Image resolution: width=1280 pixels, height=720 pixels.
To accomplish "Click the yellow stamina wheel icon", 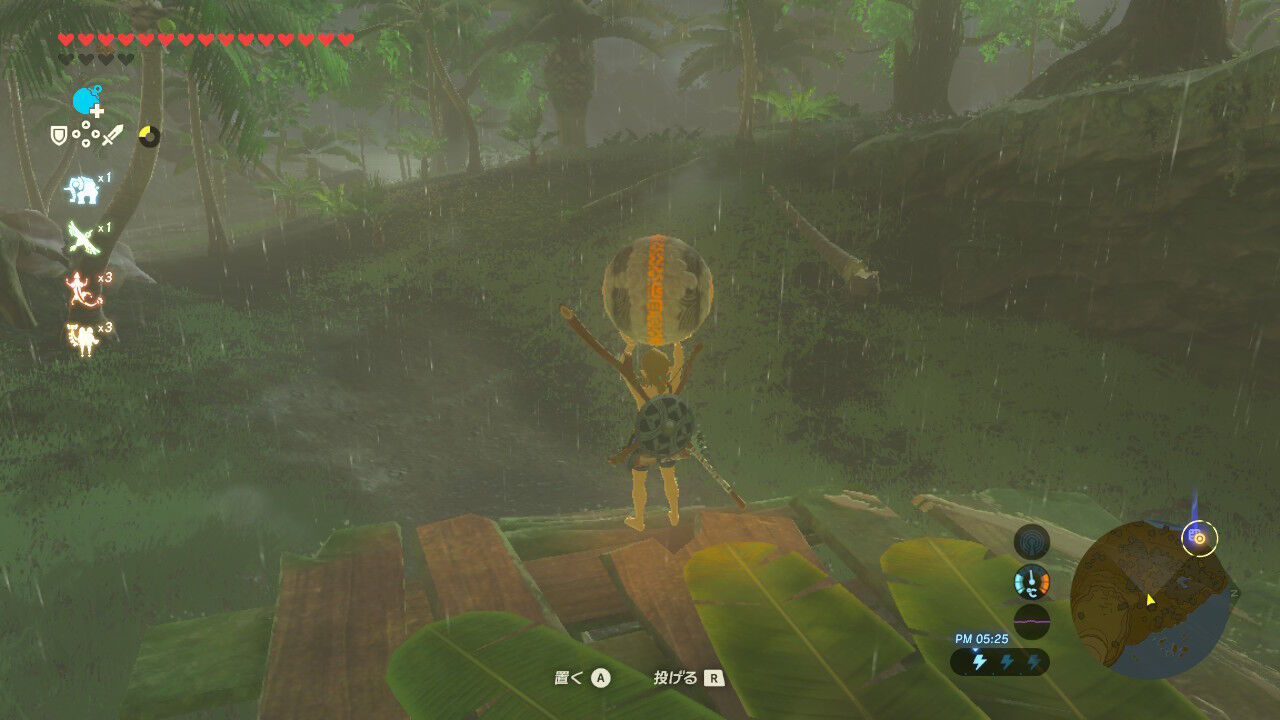I will 151,134.
